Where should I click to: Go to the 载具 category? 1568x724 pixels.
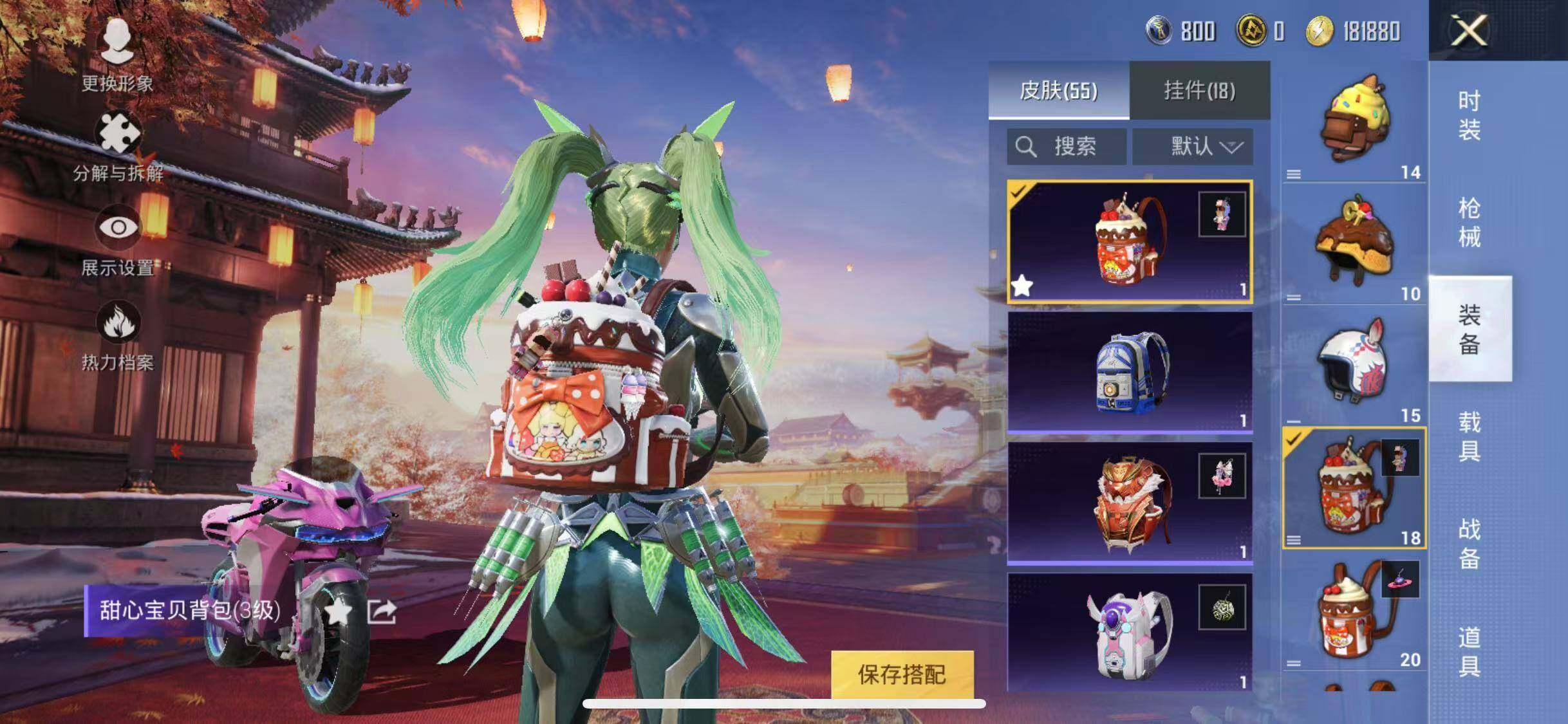tap(1469, 436)
